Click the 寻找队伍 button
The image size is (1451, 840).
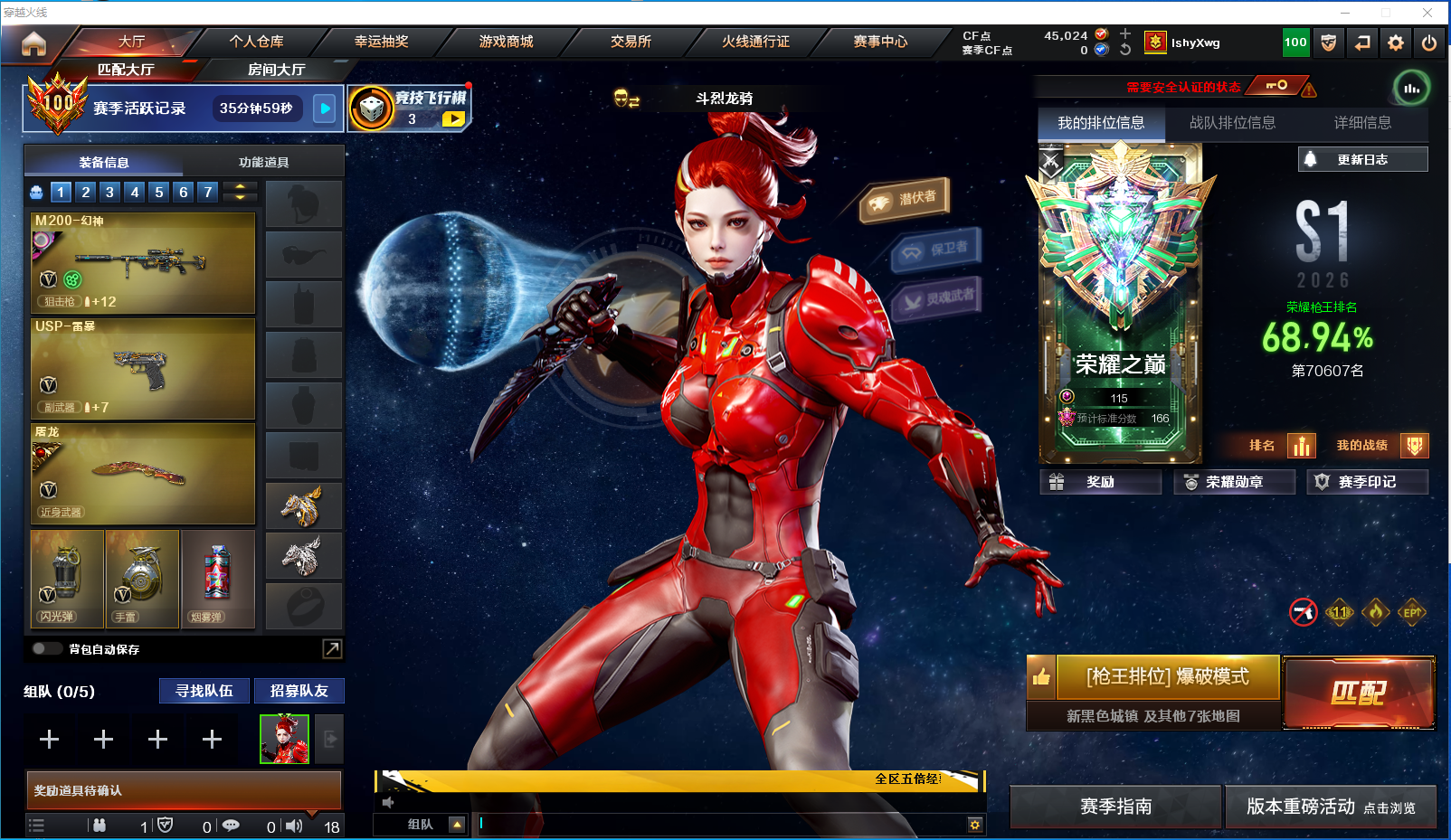[204, 691]
